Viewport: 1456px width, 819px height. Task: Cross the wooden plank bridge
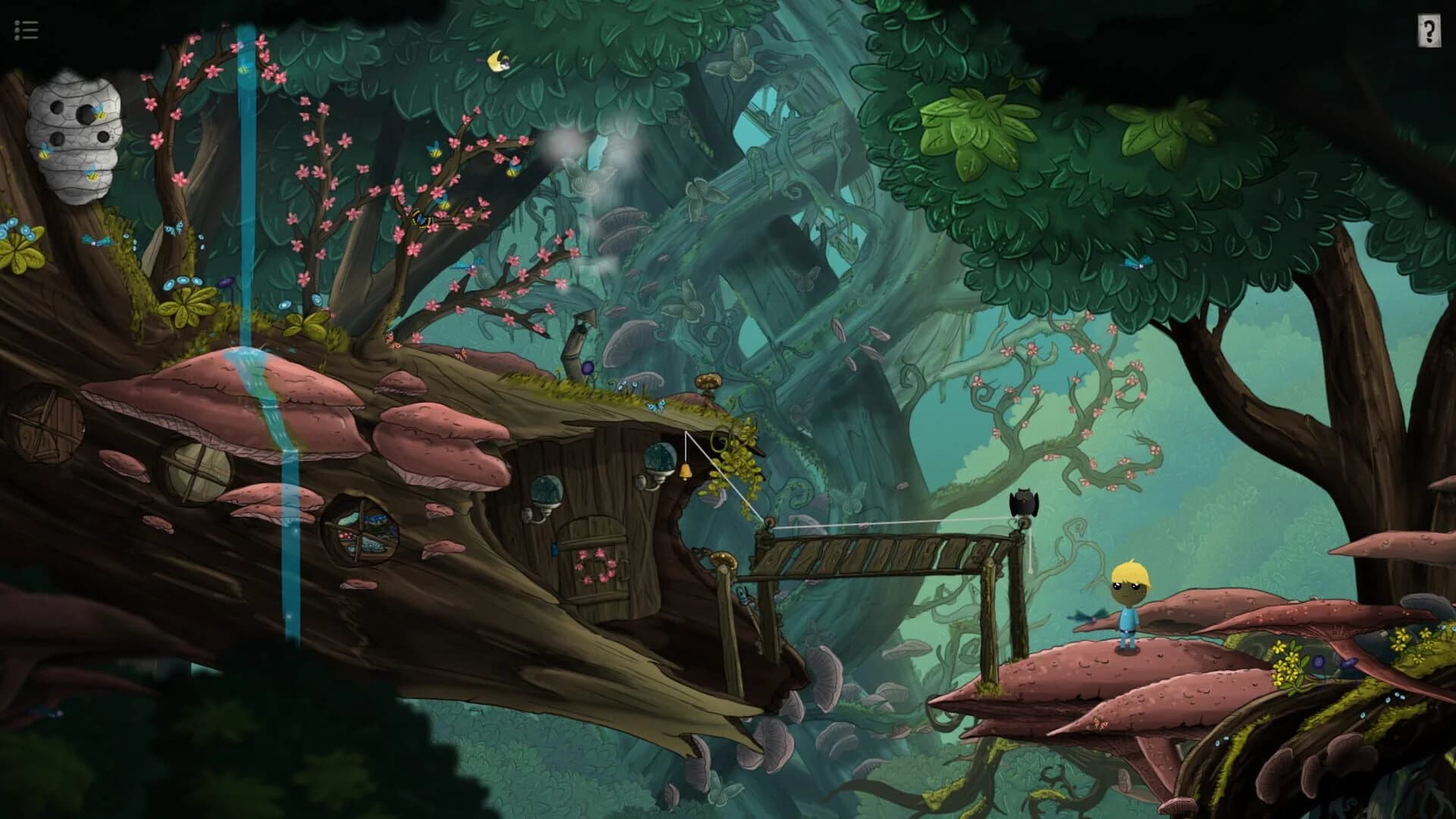click(872, 550)
